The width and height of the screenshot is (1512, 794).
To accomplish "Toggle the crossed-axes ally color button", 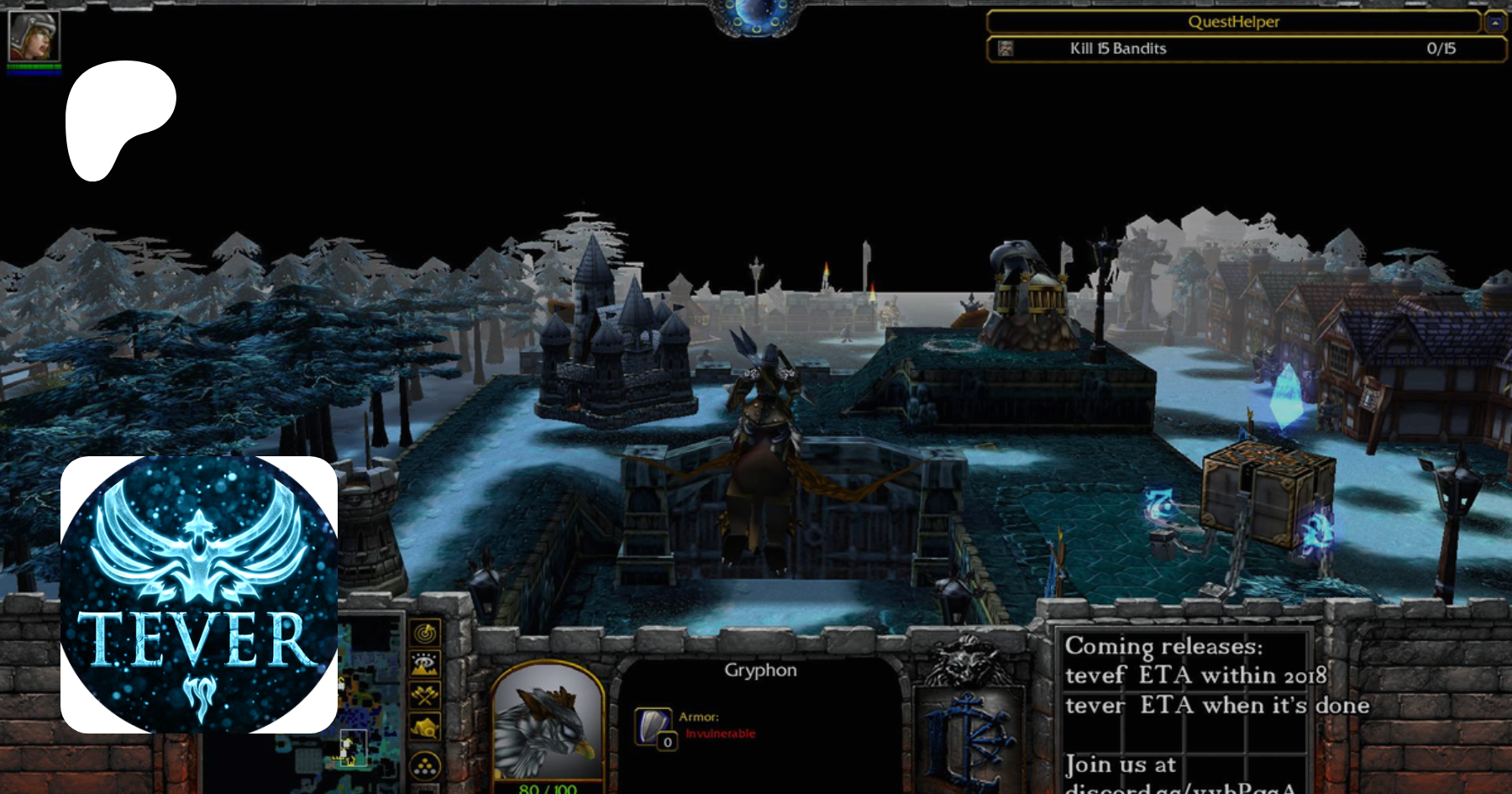I will tap(425, 695).
